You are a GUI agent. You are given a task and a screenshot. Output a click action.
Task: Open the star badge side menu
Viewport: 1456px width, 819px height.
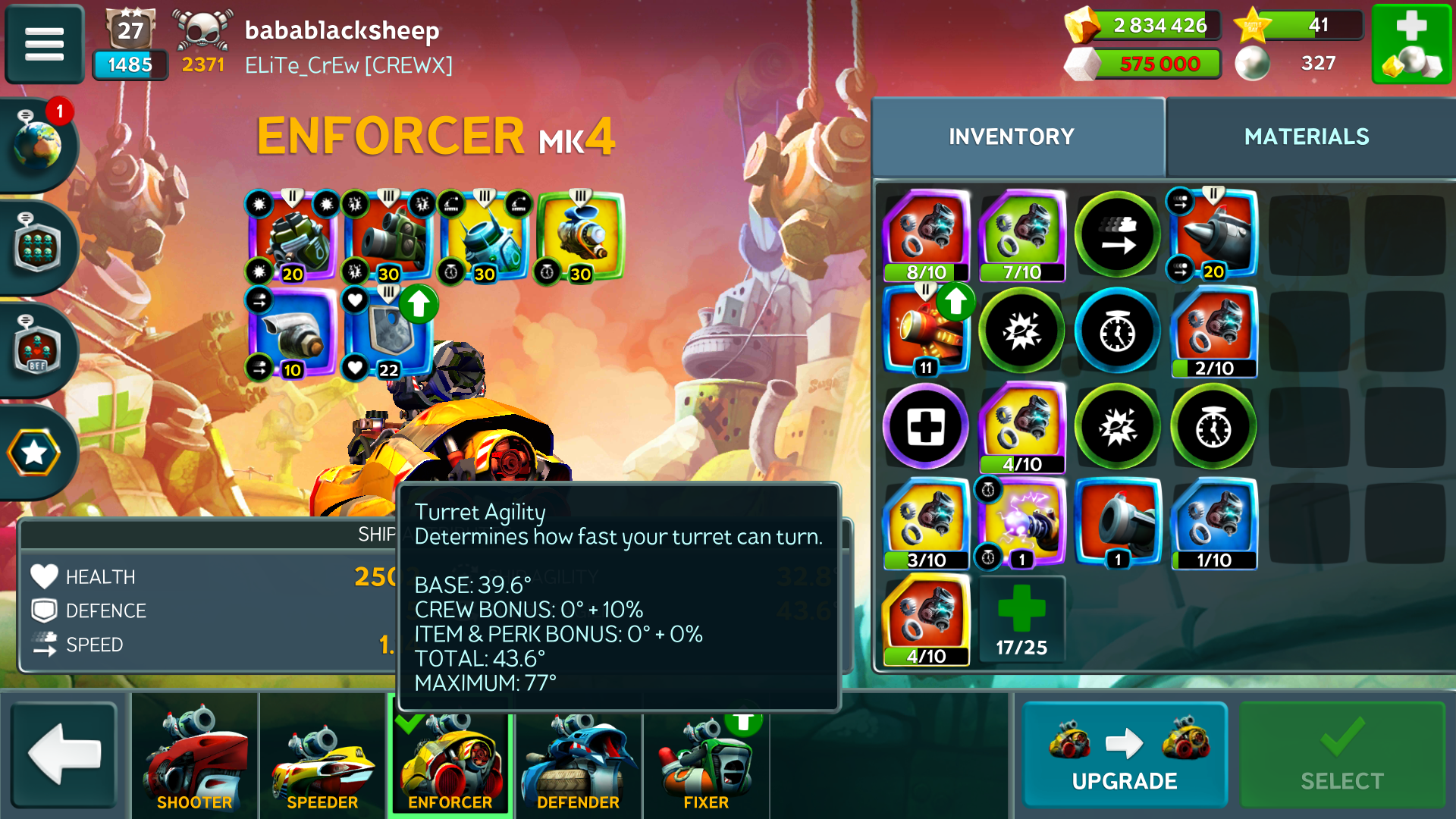pos(35,453)
